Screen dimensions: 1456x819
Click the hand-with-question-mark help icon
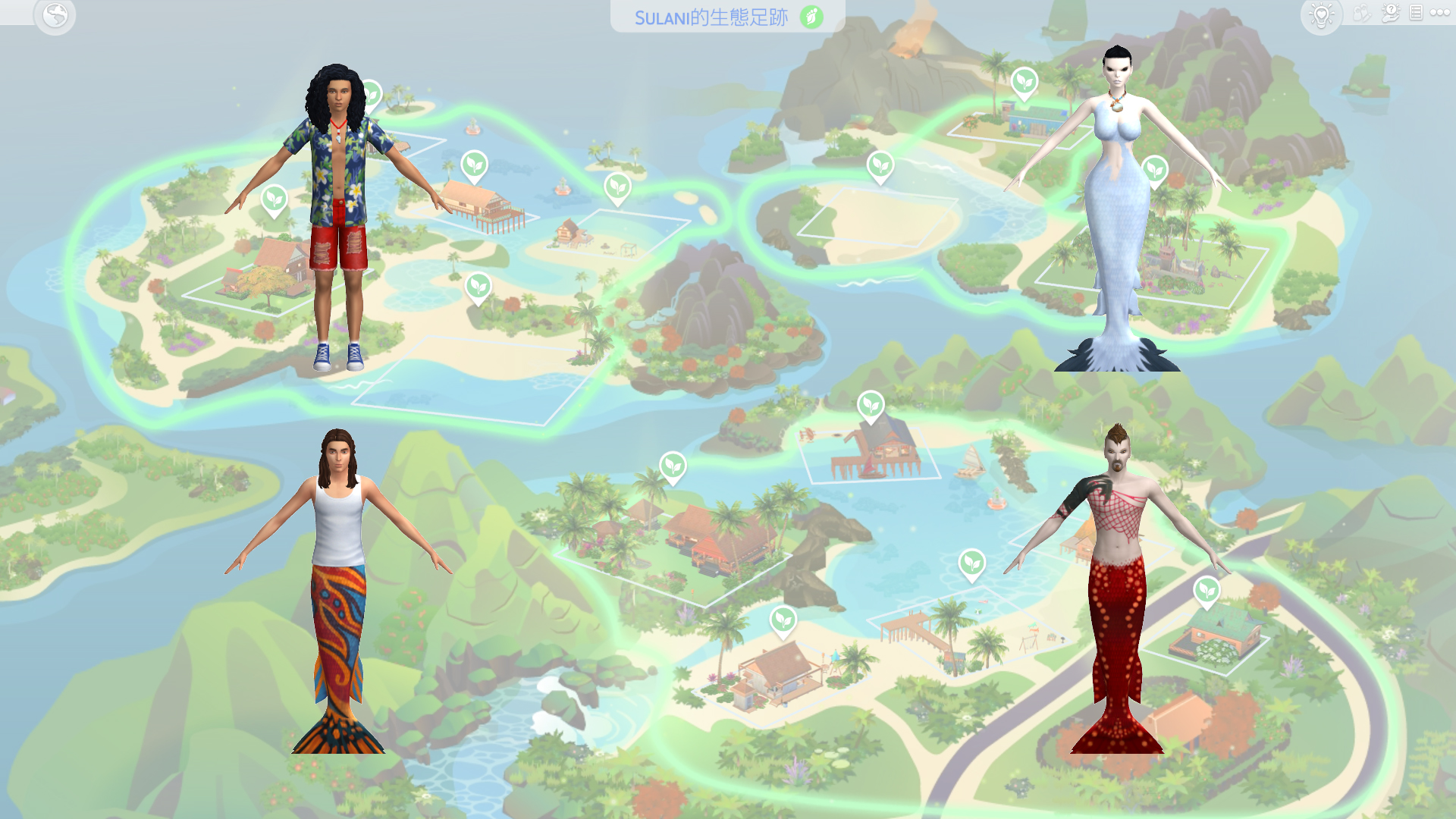[1392, 14]
